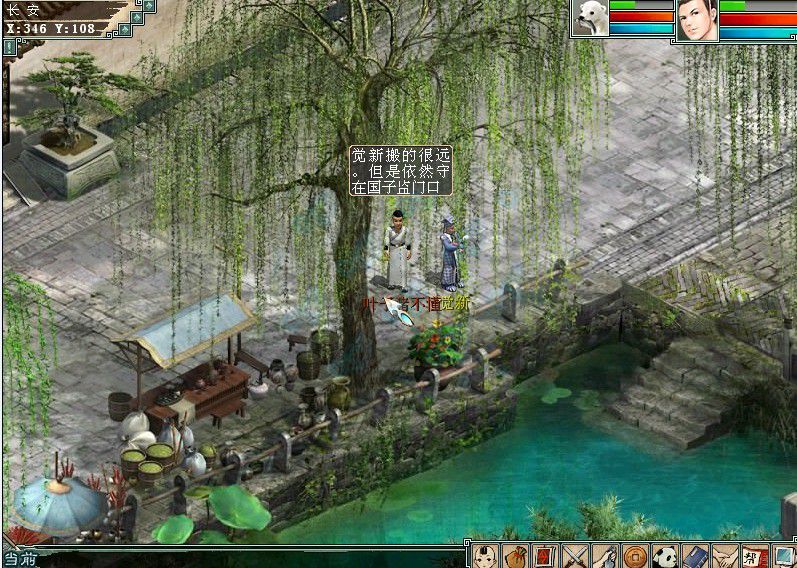Open the crossed swords attack icon
This screenshot has height=568, width=797.
tap(575, 555)
